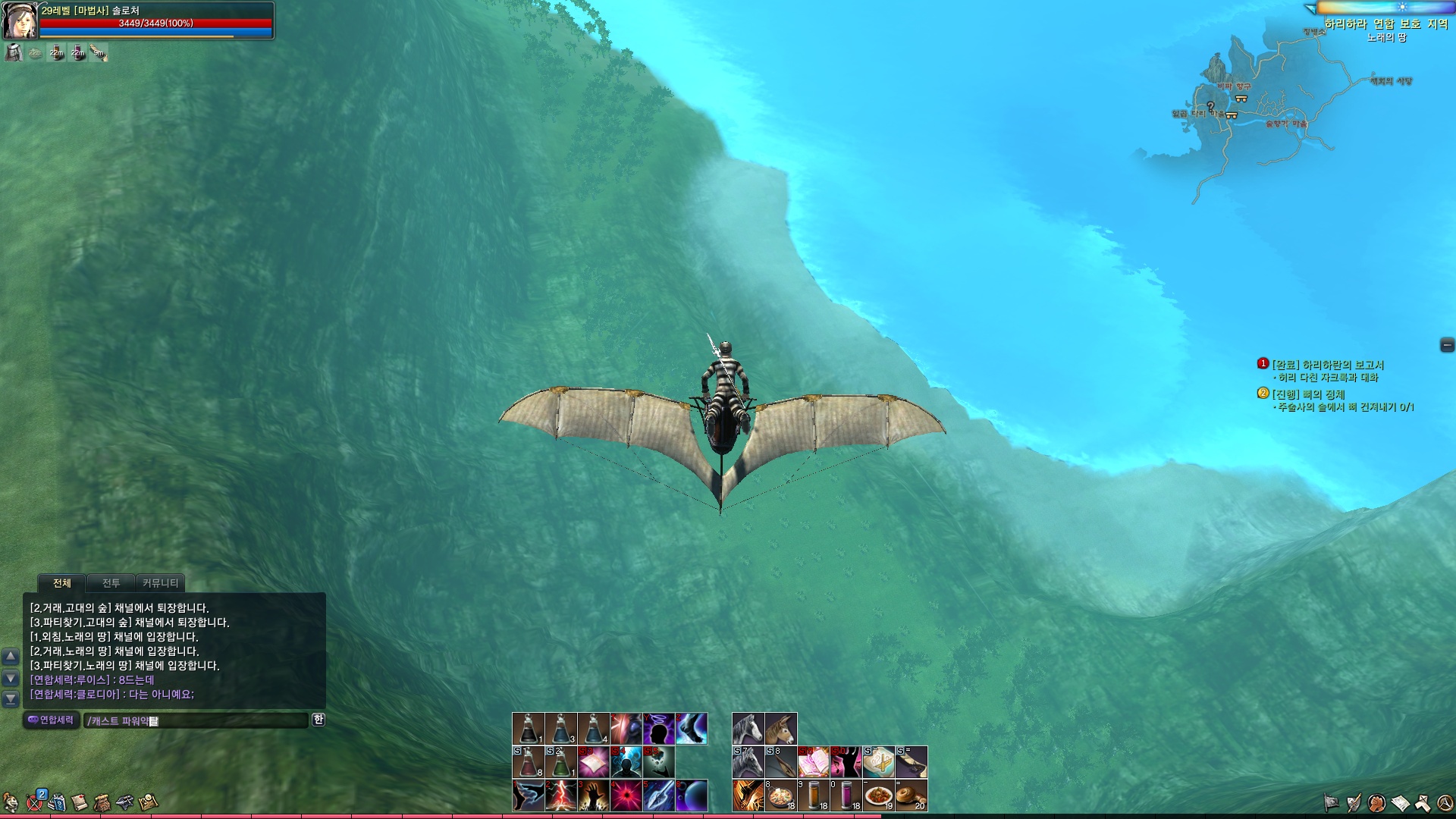Use the bagel food item
Viewport: 1456px width, 819px height.
point(911,795)
